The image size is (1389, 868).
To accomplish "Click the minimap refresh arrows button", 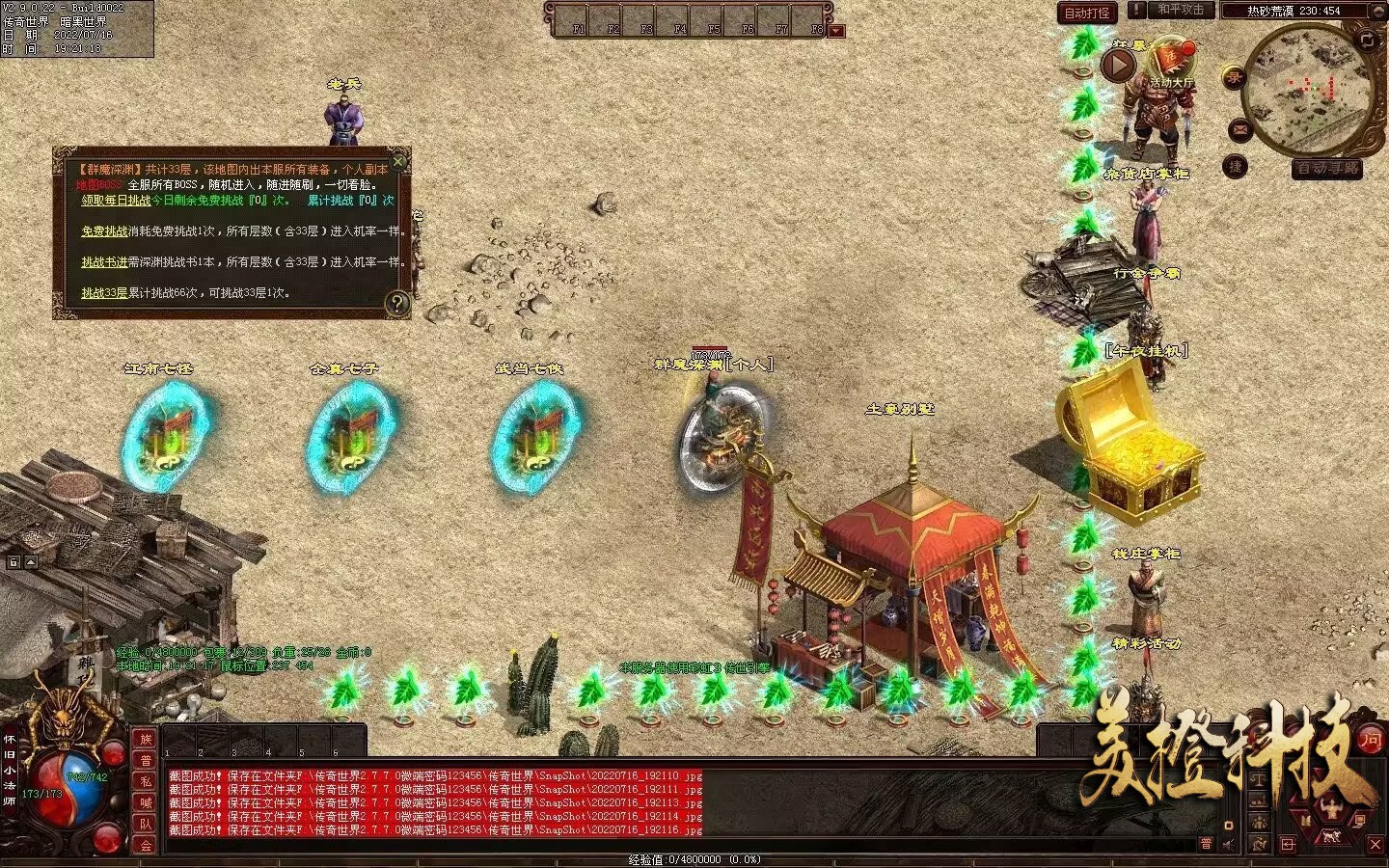I will (1367, 40).
